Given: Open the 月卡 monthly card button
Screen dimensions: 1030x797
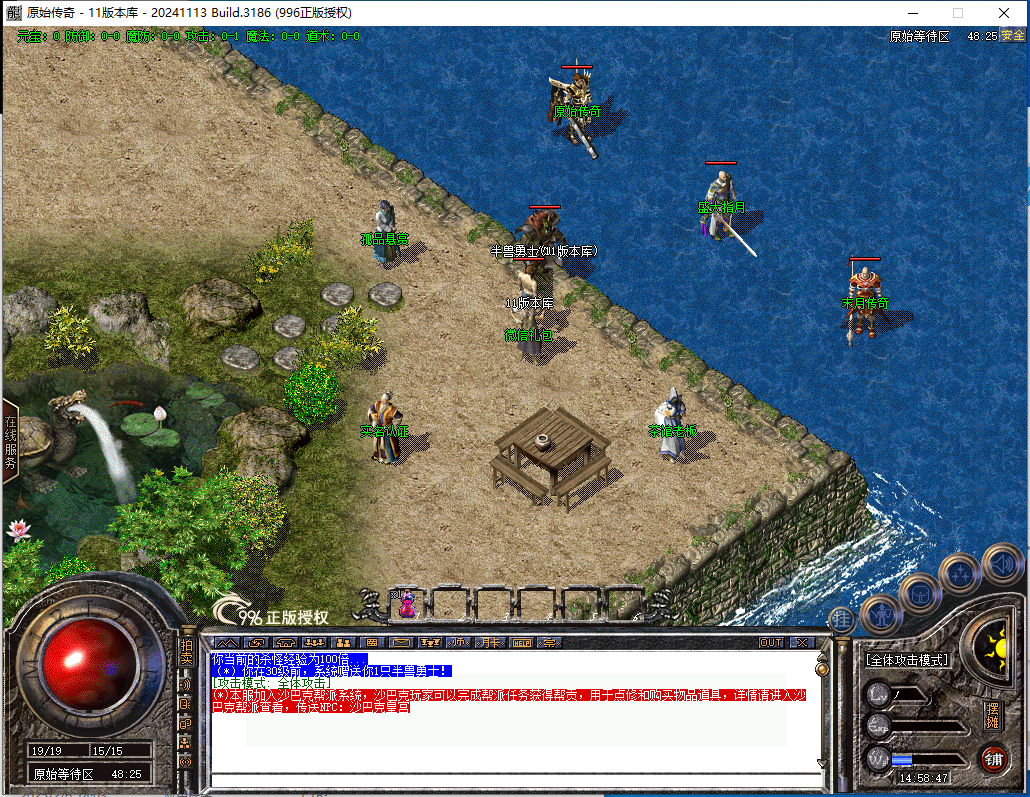Looking at the screenshot, I should (490, 642).
